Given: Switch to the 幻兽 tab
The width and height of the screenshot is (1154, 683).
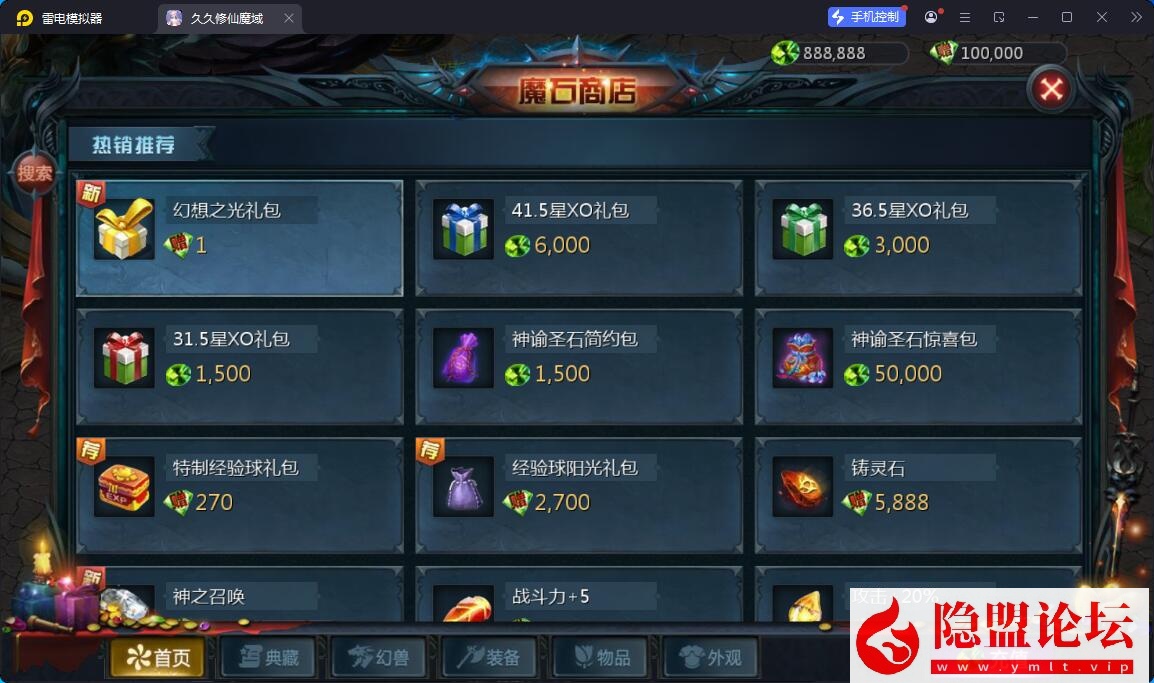Looking at the screenshot, I should (x=377, y=657).
